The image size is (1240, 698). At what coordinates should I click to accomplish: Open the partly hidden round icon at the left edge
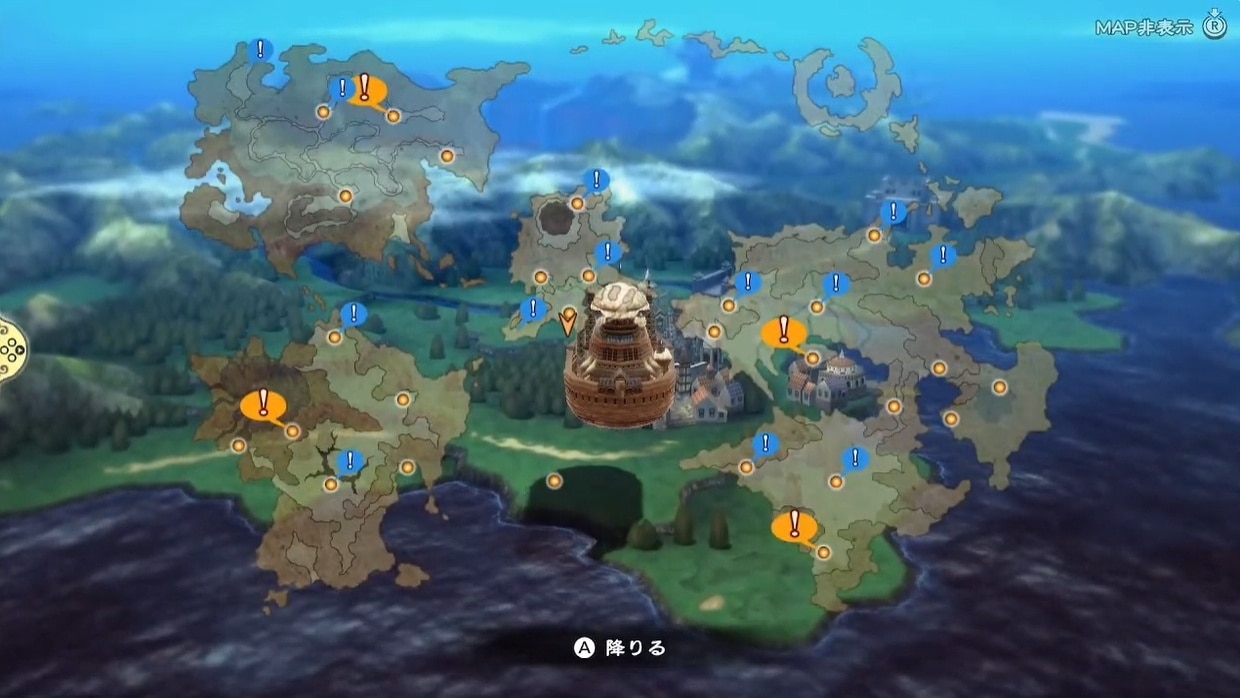pyautogui.click(x=10, y=349)
